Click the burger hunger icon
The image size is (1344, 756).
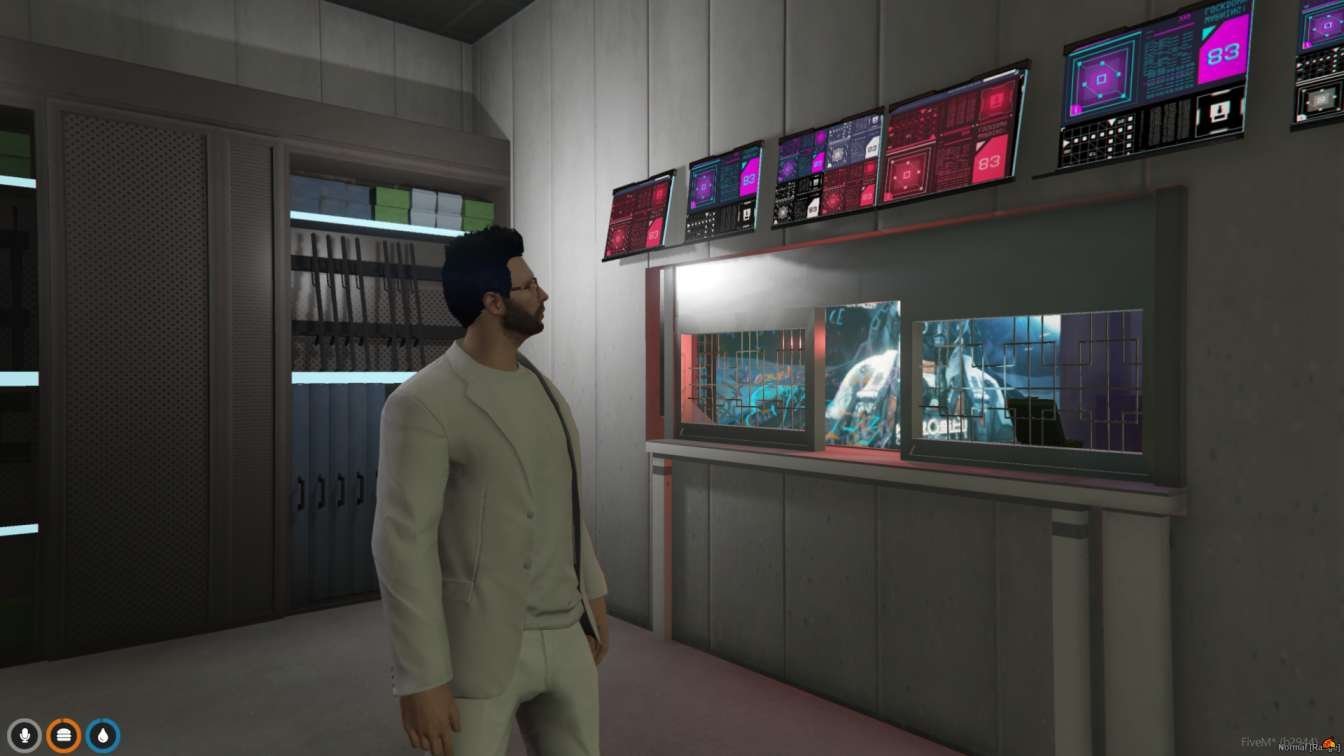(x=64, y=734)
